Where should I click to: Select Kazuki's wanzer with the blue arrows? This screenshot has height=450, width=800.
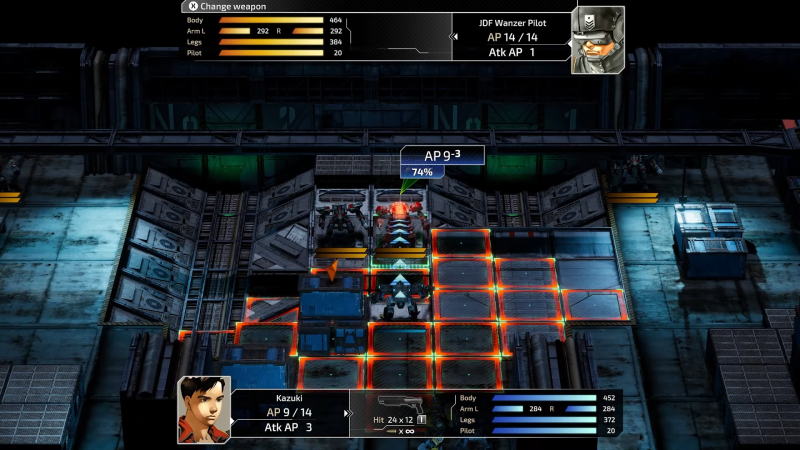[x=399, y=293]
